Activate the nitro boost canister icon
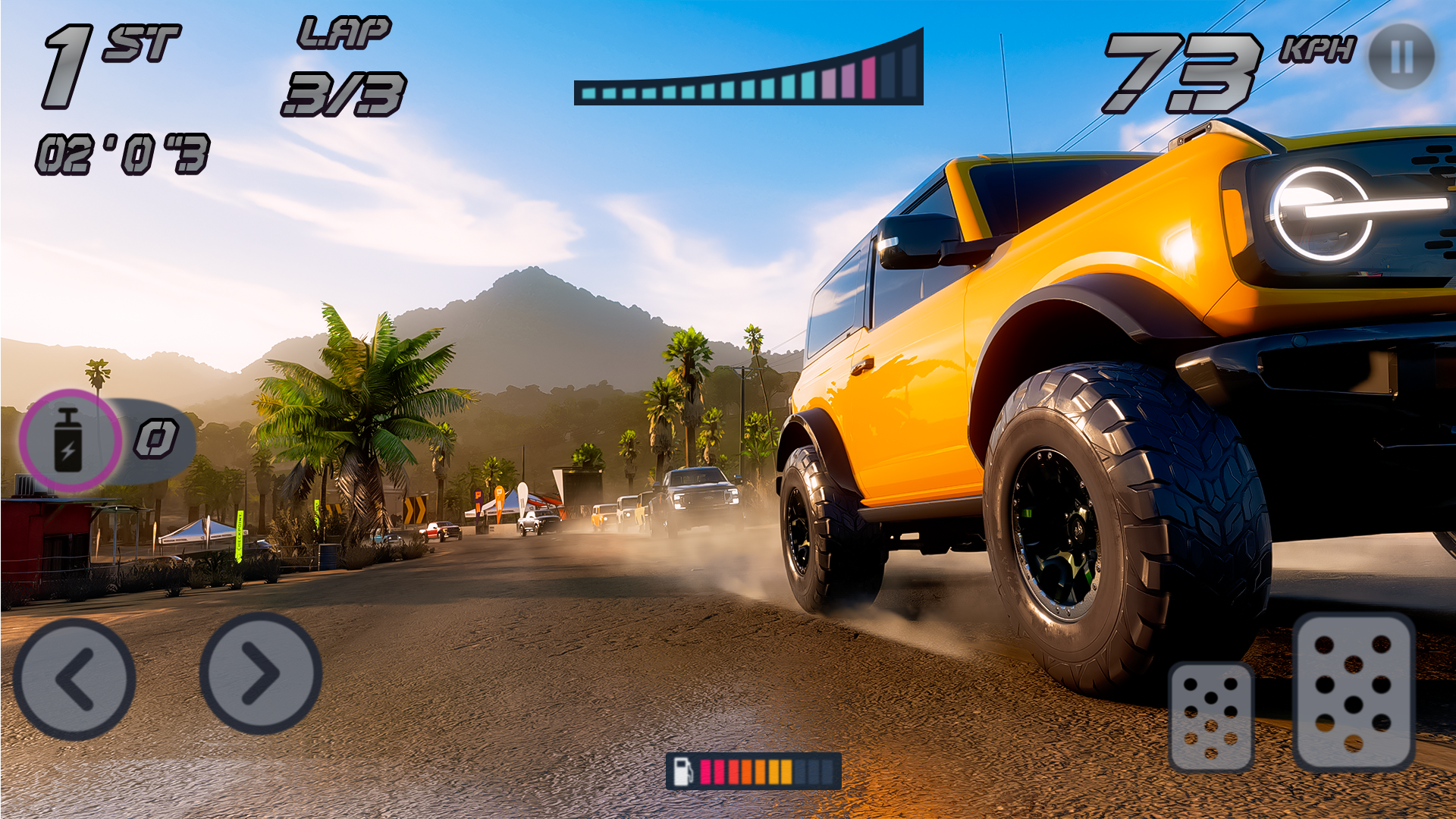Image resolution: width=1456 pixels, height=819 pixels. [x=69, y=440]
